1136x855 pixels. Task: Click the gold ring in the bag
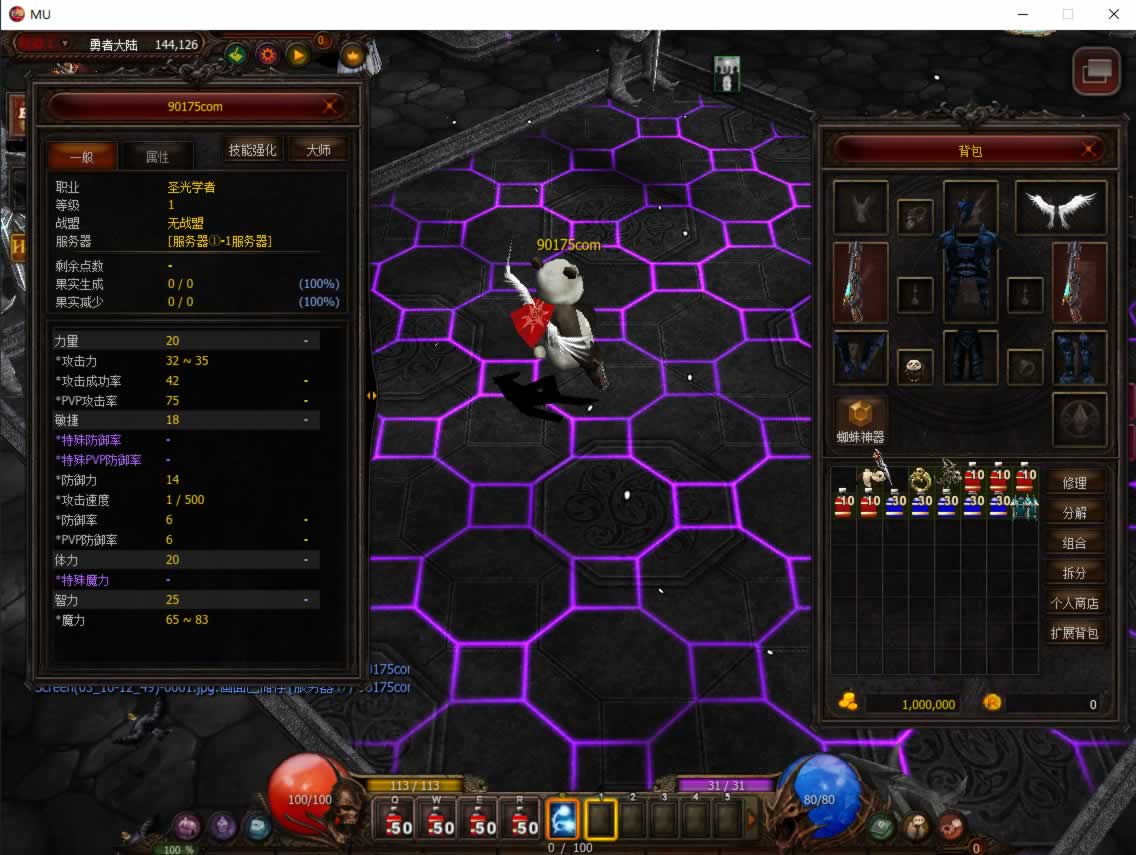coord(920,480)
